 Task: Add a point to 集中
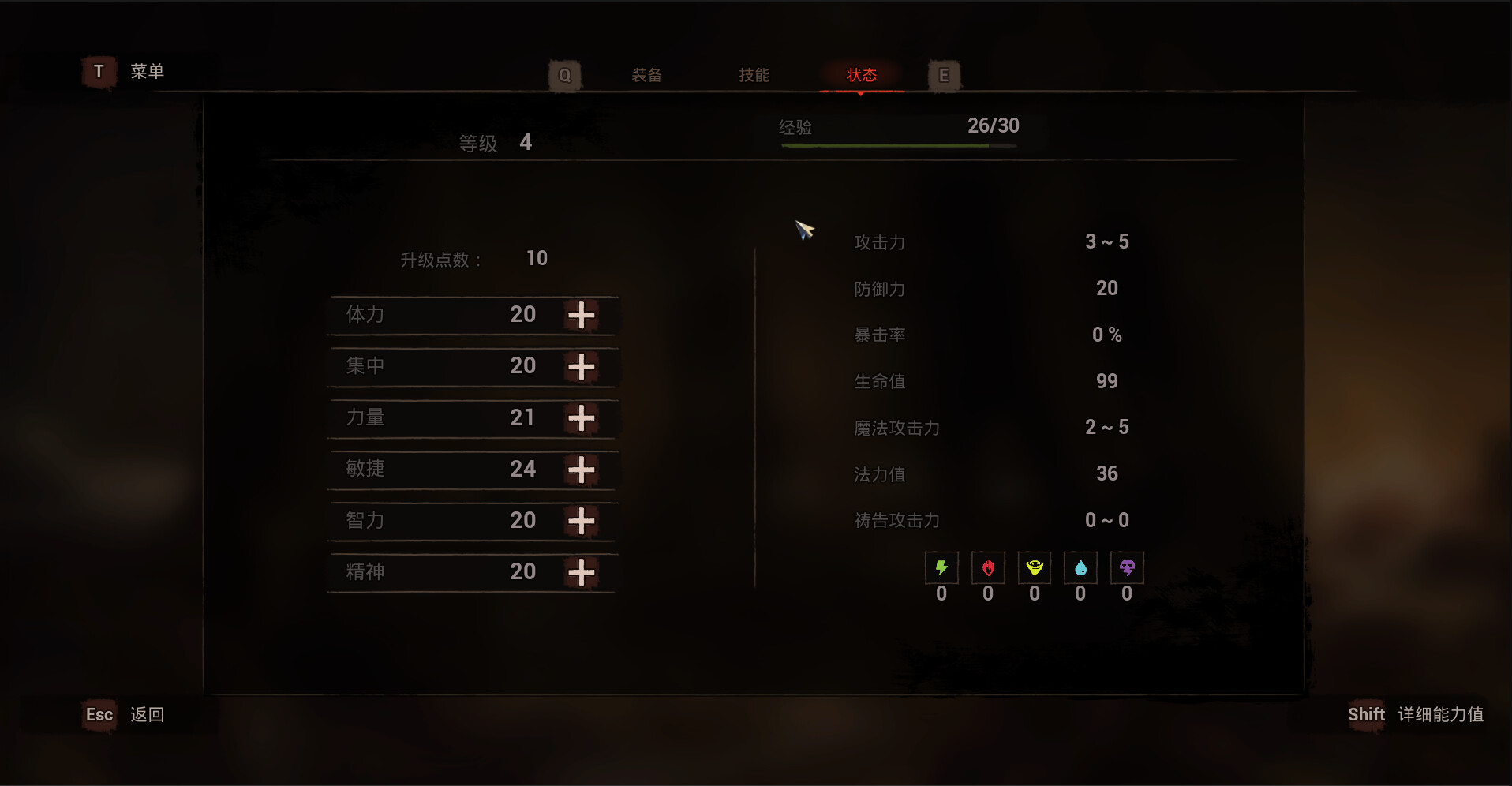[582, 366]
